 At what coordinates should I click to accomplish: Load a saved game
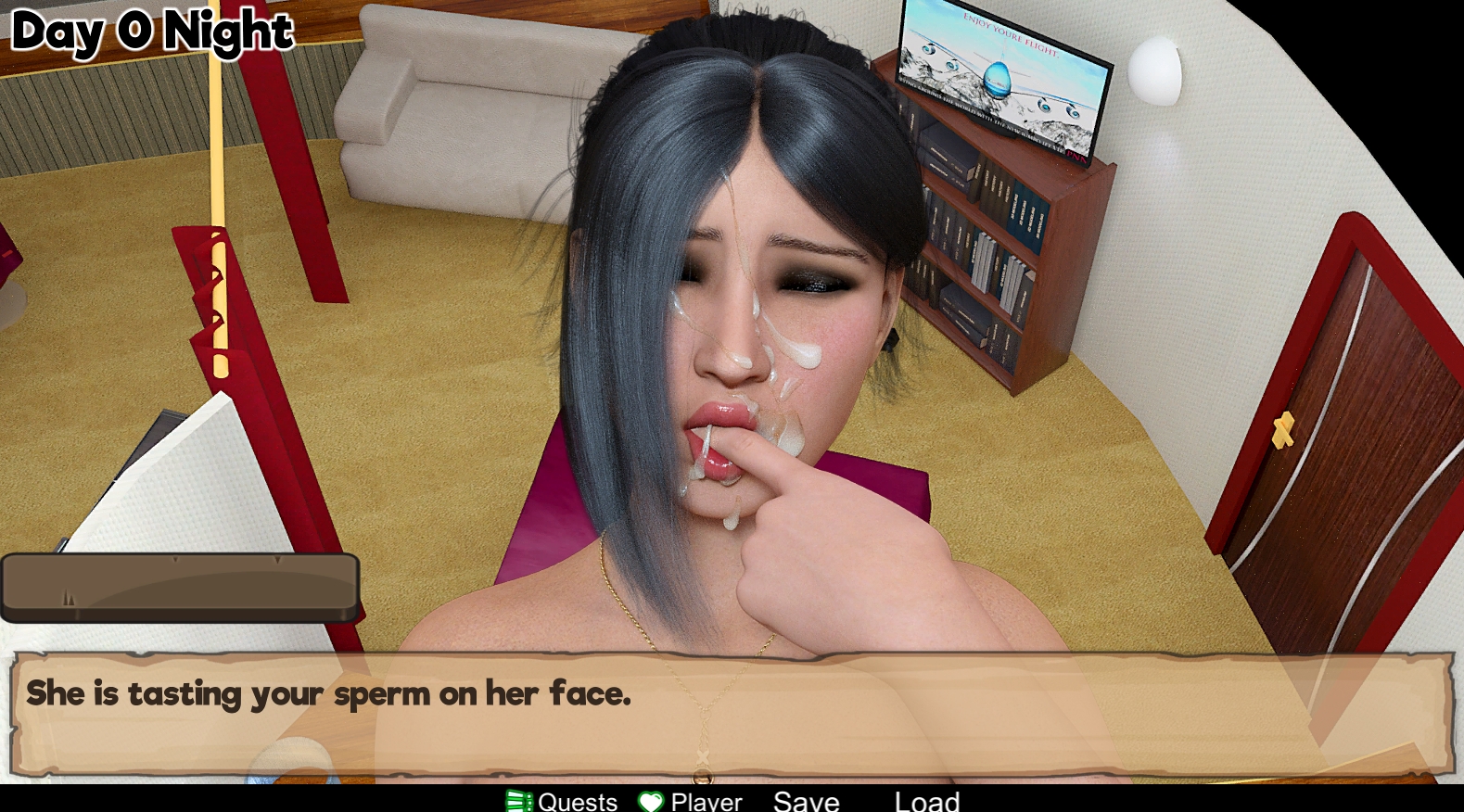pos(926,801)
